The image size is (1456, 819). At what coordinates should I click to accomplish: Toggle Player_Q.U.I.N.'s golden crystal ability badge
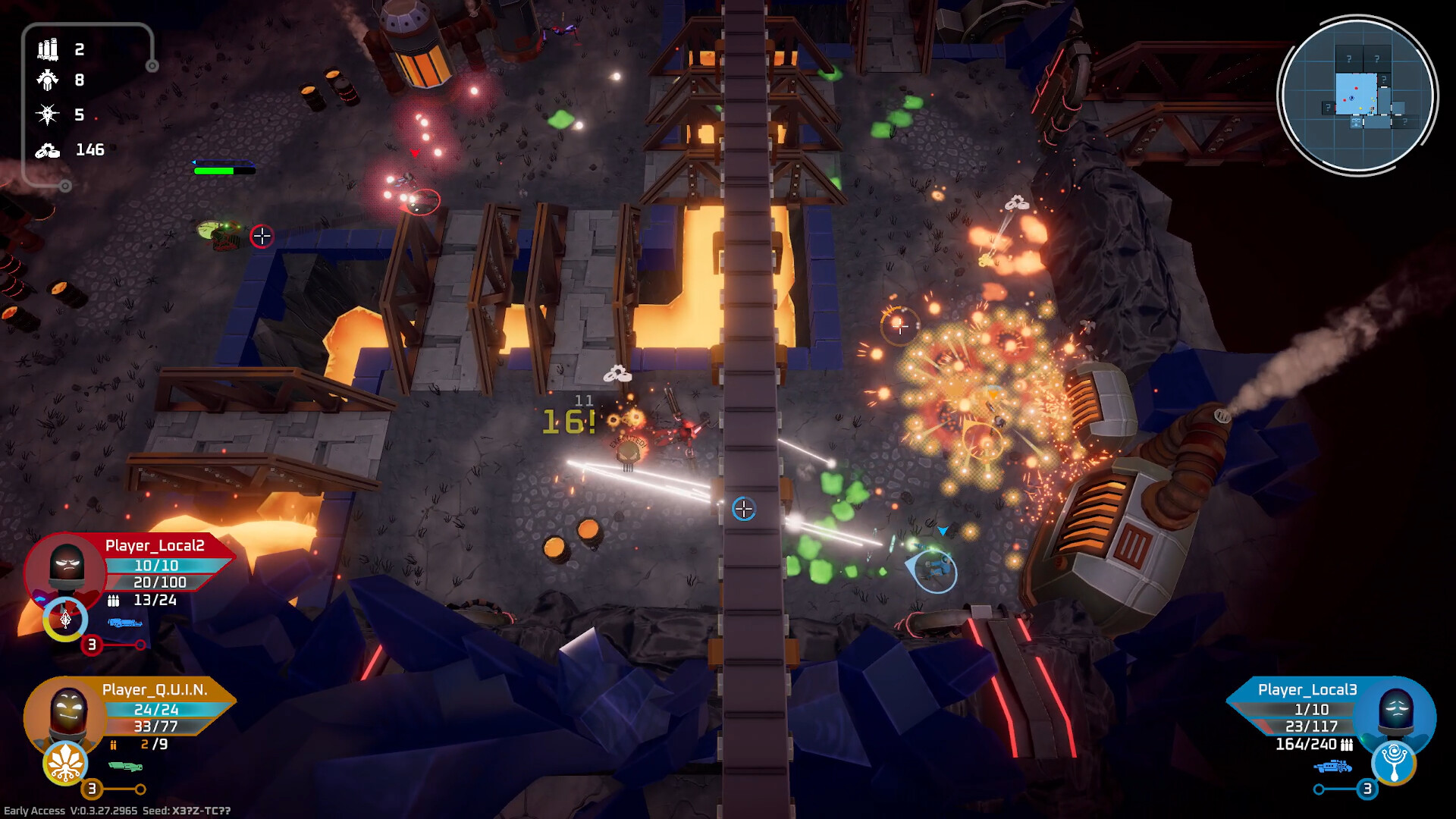click(65, 764)
